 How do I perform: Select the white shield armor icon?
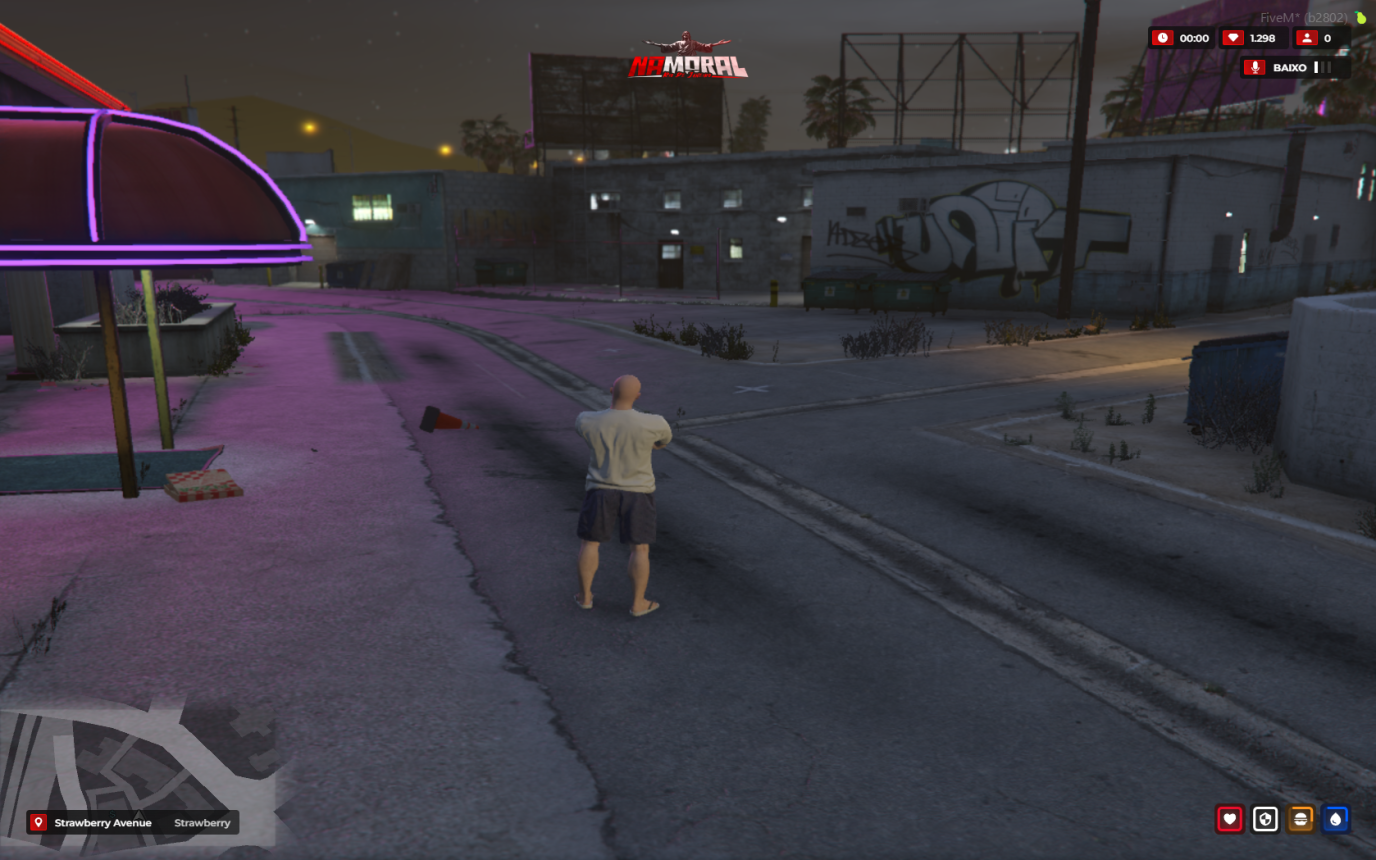(x=1265, y=819)
